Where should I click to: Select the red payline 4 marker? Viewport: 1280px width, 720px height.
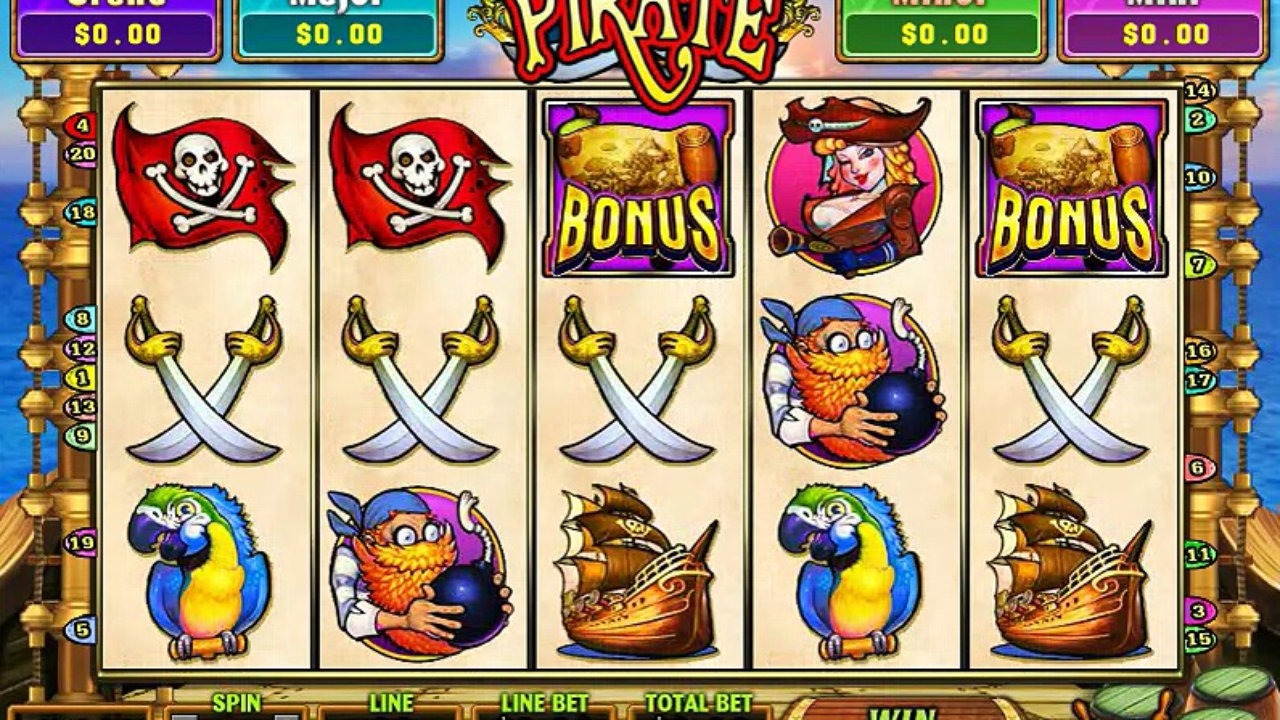click(x=81, y=127)
